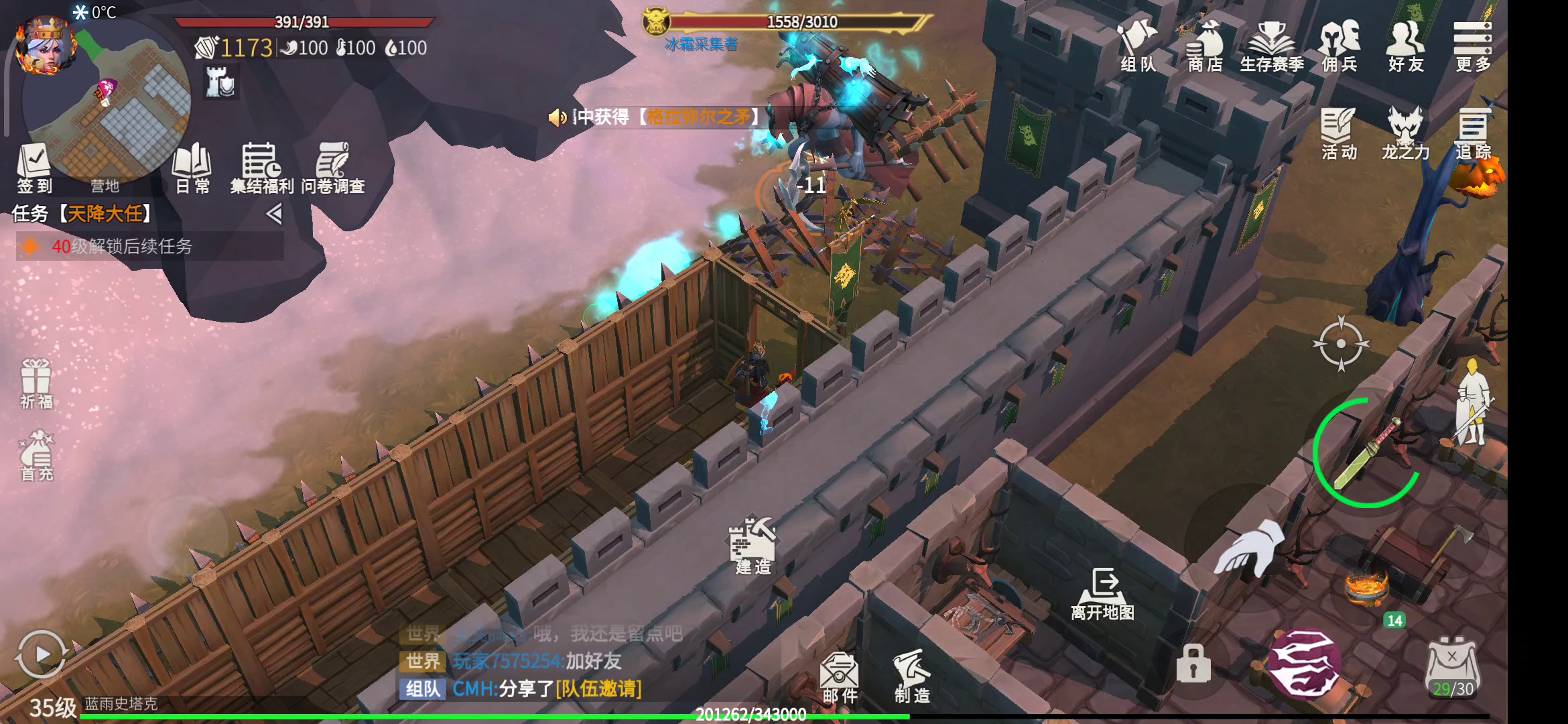Open the 集结福利 rally rewards
The height and width of the screenshot is (724, 1568).
click(x=261, y=168)
